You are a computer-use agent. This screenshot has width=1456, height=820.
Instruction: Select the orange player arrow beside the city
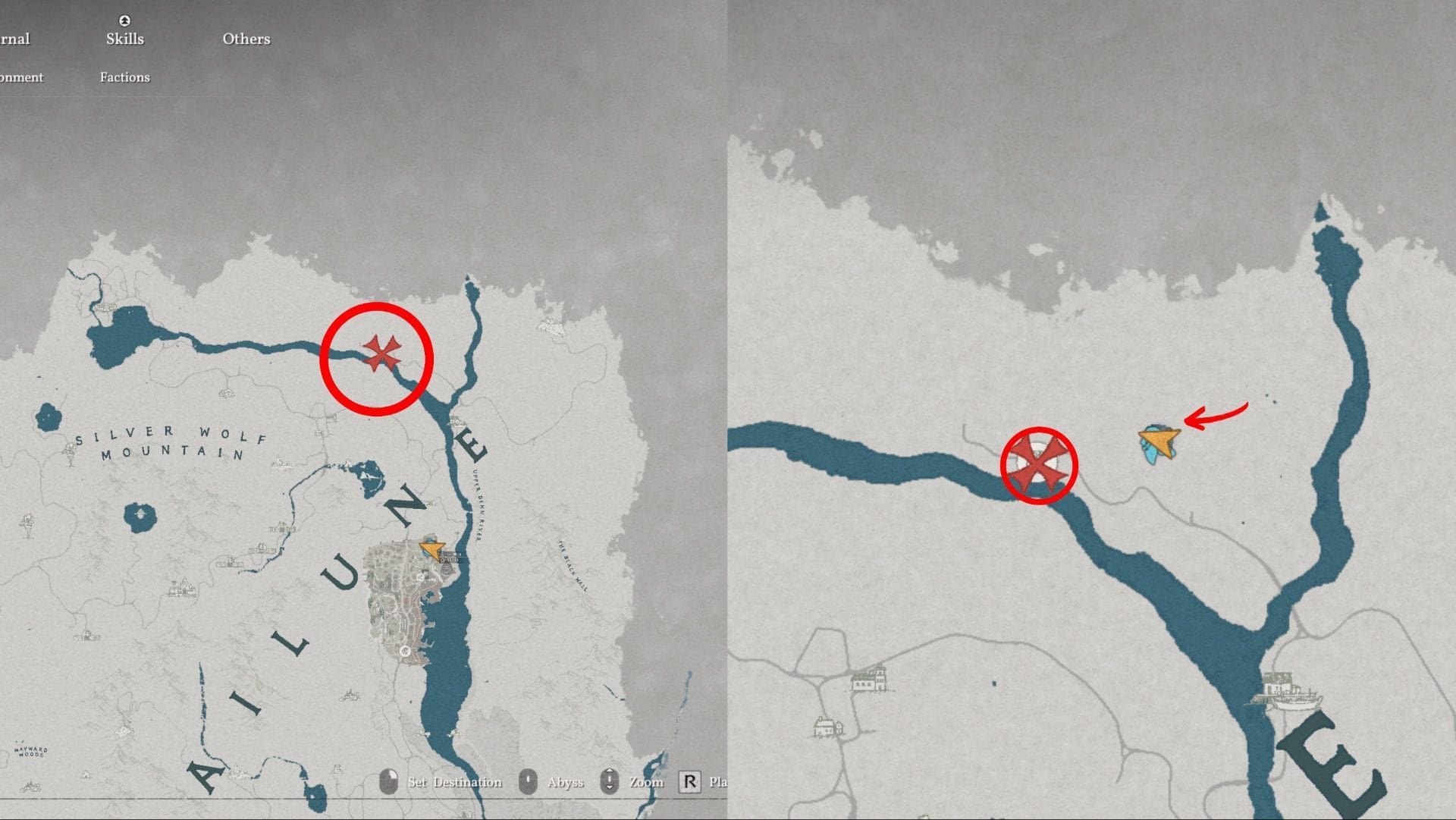coord(431,549)
